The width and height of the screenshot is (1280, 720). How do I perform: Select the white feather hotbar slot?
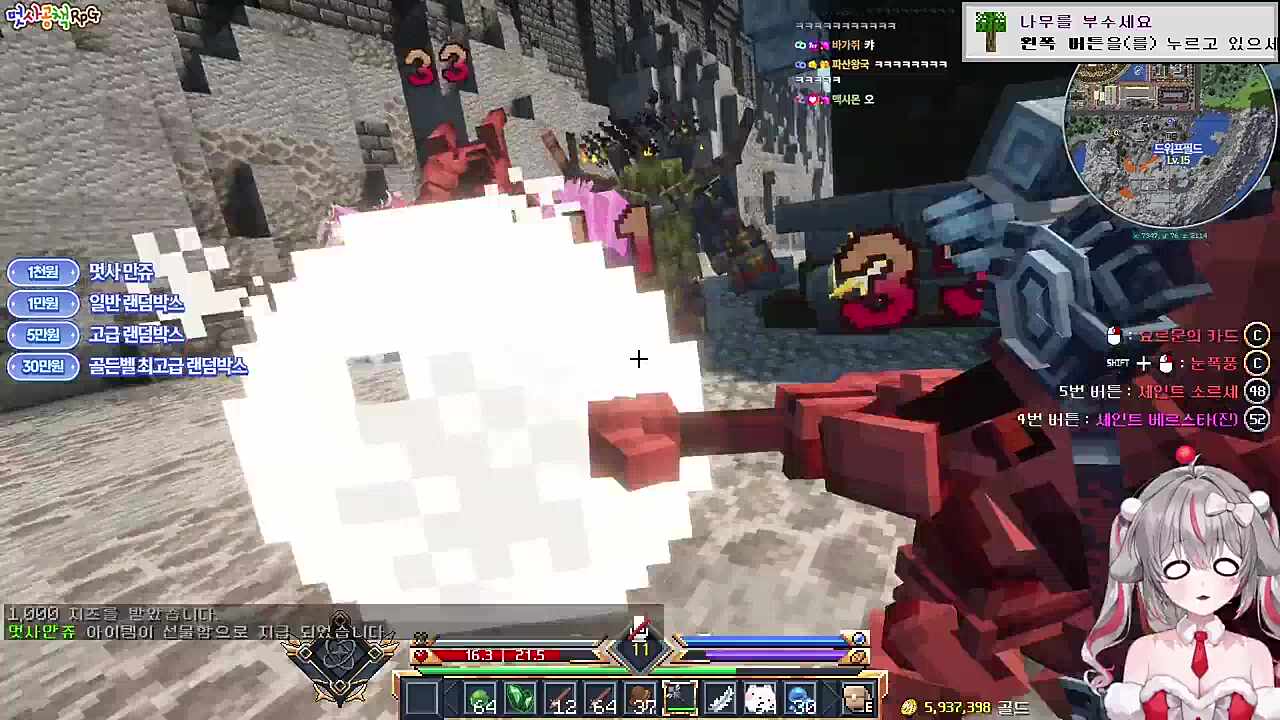click(x=720, y=700)
